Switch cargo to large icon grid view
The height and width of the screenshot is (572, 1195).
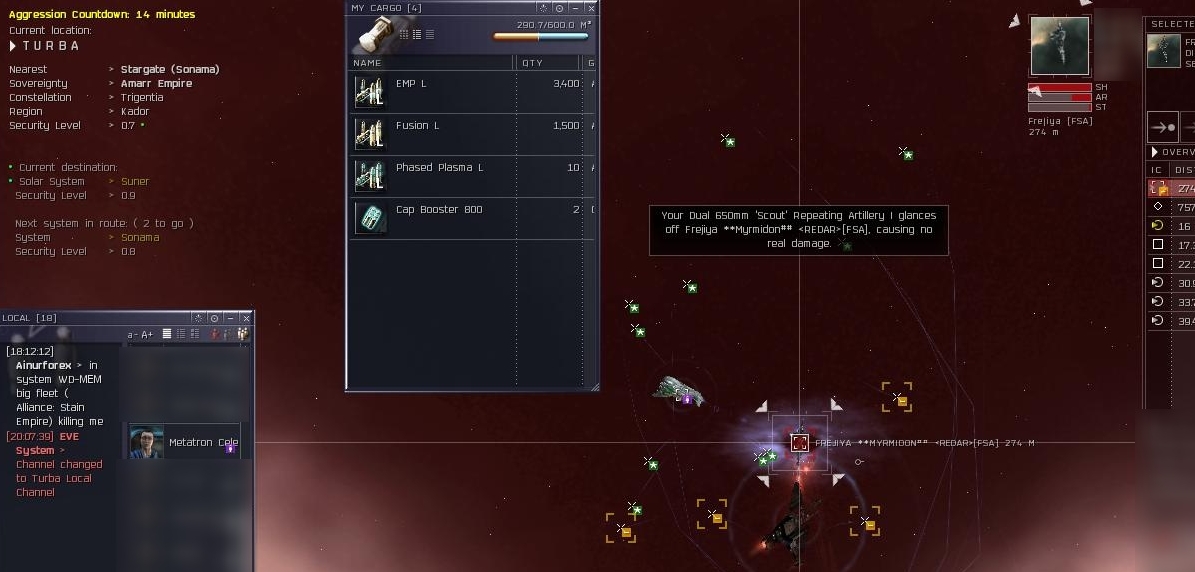click(x=403, y=34)
